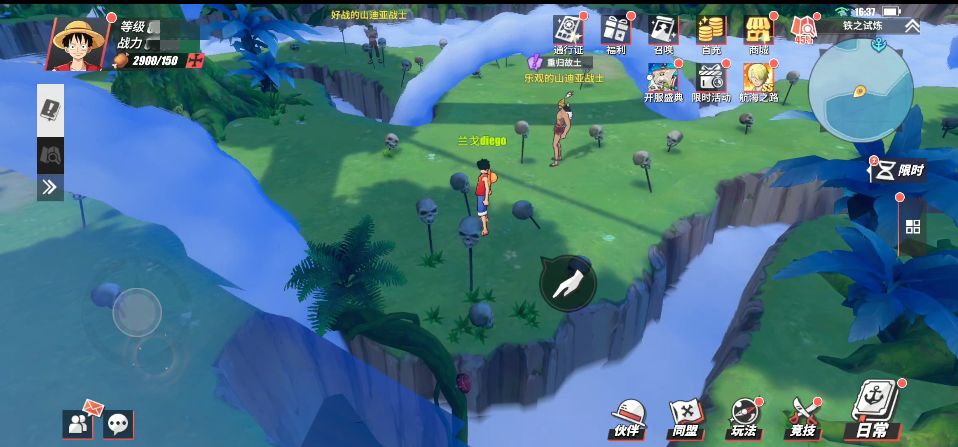Open the 限时活动 limited-time events

[711, 81]
